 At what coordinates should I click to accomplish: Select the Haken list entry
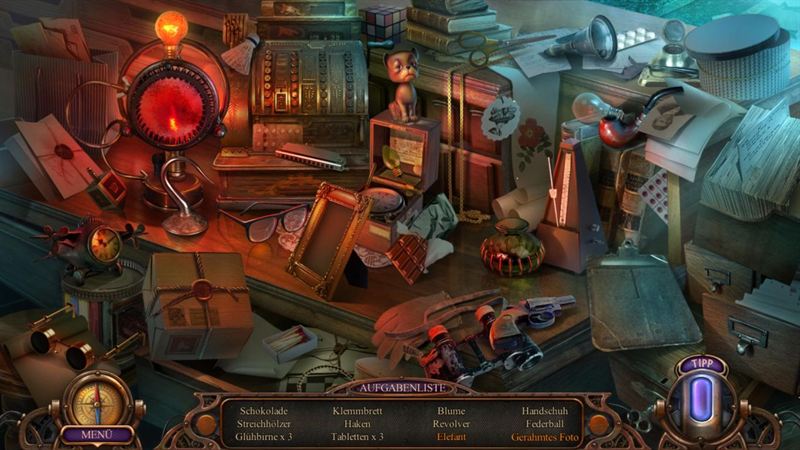357,424
